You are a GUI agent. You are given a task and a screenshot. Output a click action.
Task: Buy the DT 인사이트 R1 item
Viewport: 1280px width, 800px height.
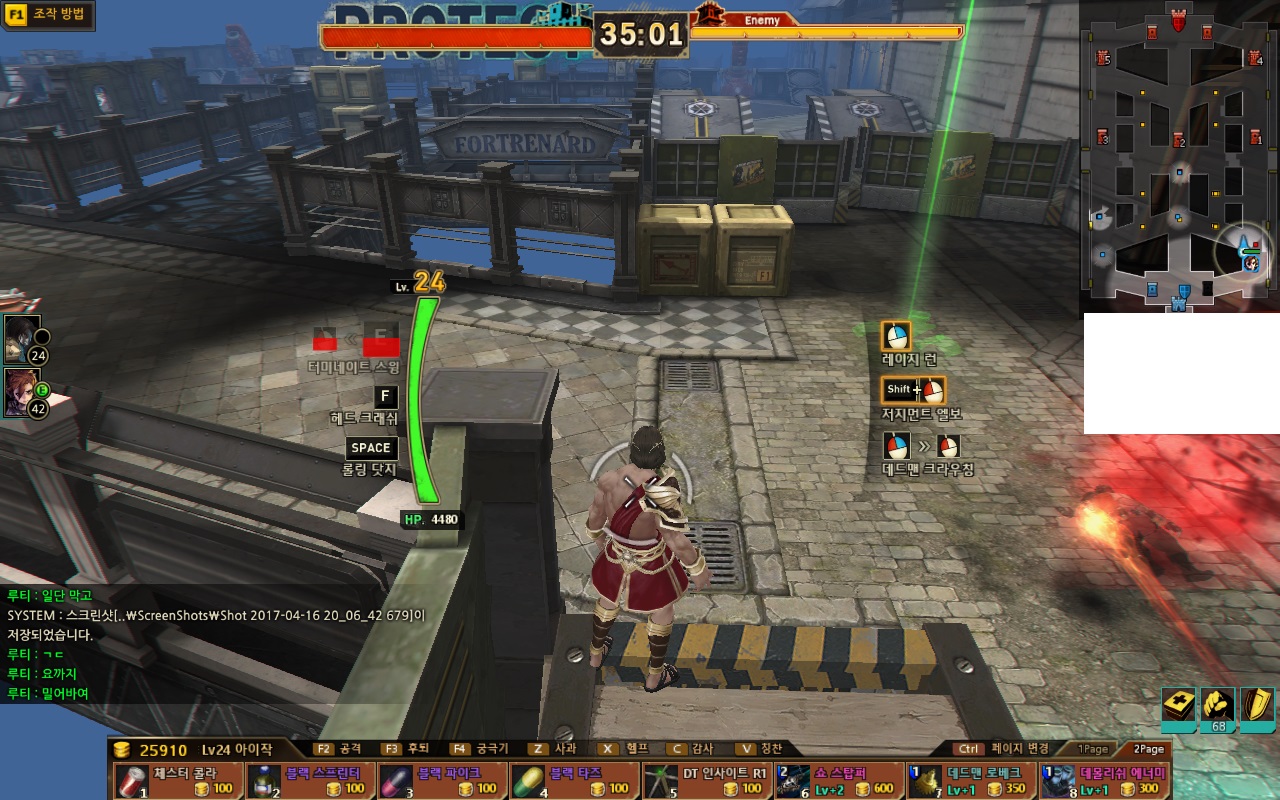click(706, 780)
